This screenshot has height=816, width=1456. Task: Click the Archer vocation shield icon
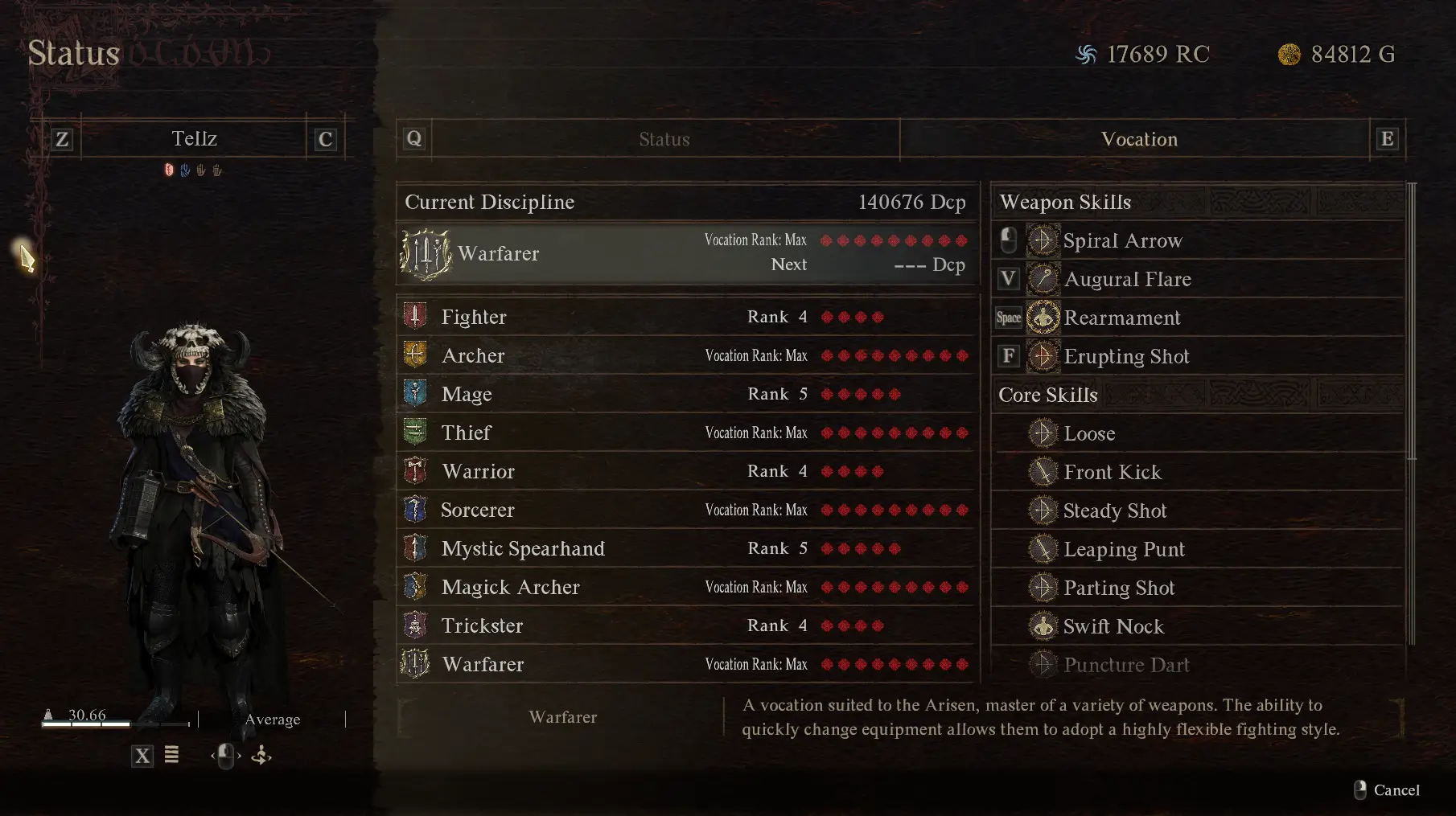pyautogui.click(x=415, y=355)
